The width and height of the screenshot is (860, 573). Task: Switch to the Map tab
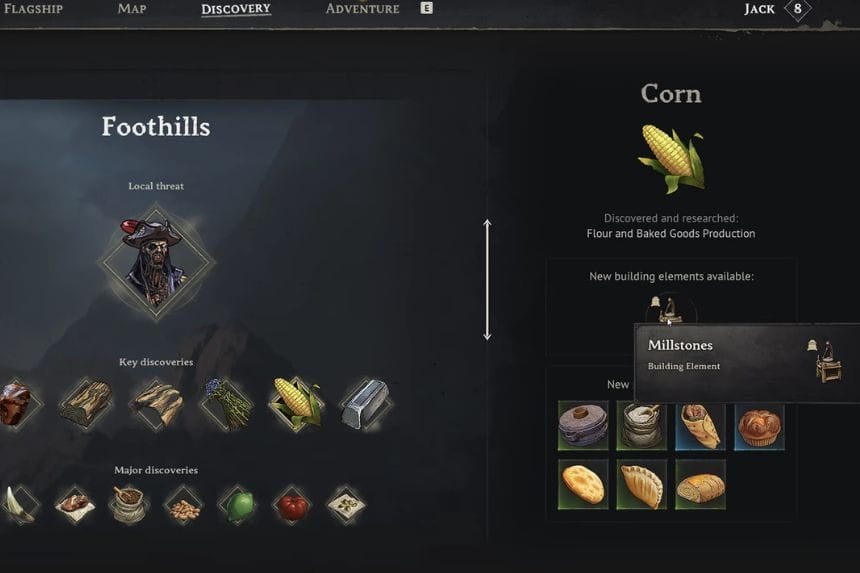pyautogui.click(x=131, y=9)
